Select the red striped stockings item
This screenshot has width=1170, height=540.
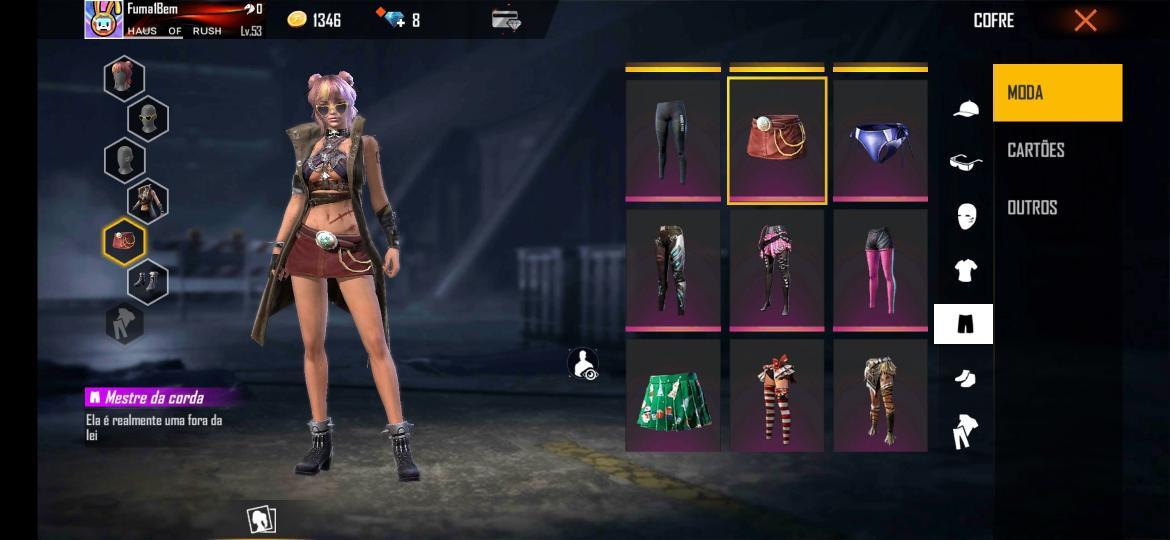(x=777, y=396)
